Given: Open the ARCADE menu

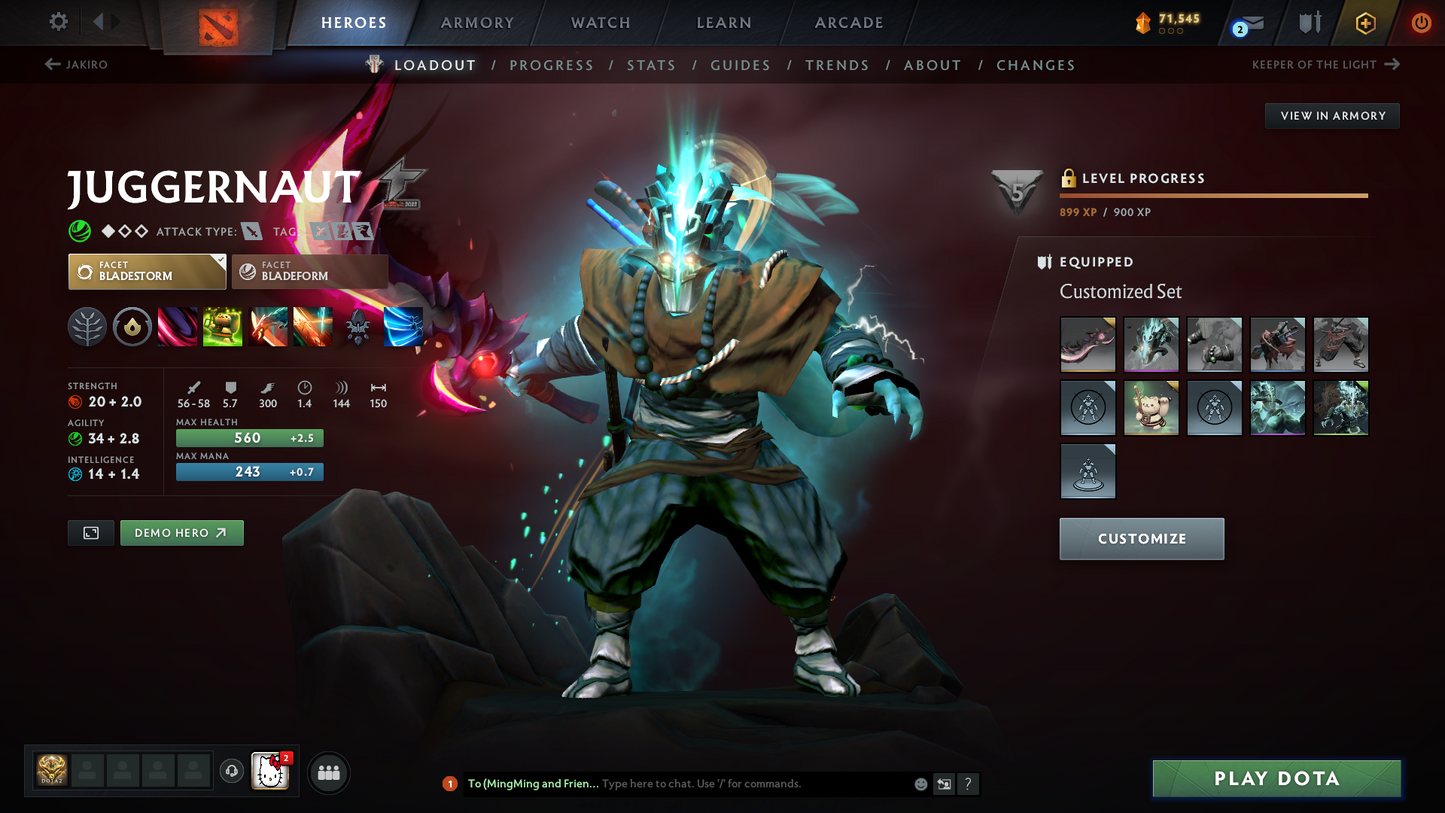Looking at the screenshot, I should (x=848, y=22).
